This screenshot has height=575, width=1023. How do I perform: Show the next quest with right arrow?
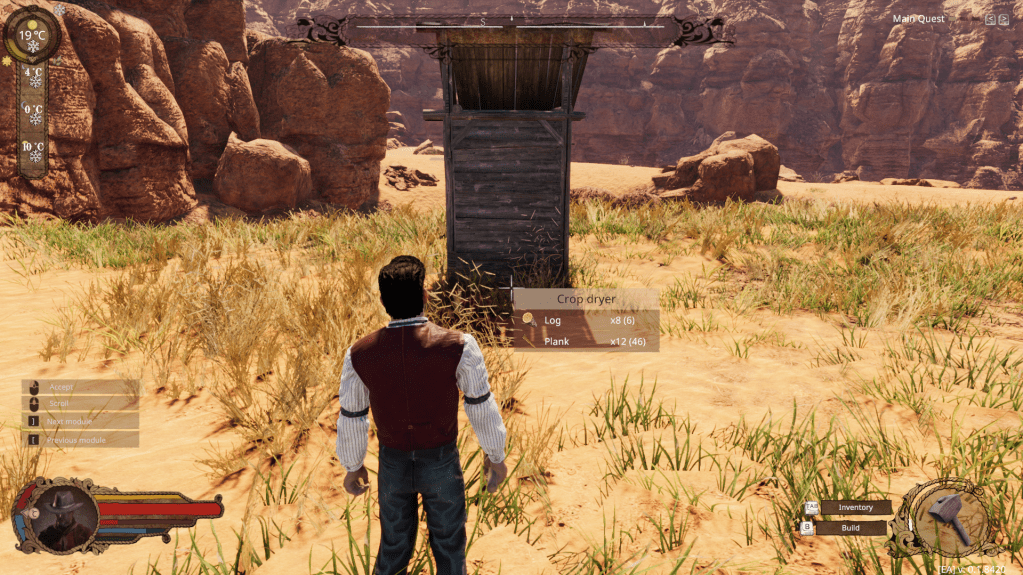click(1003, 19)
